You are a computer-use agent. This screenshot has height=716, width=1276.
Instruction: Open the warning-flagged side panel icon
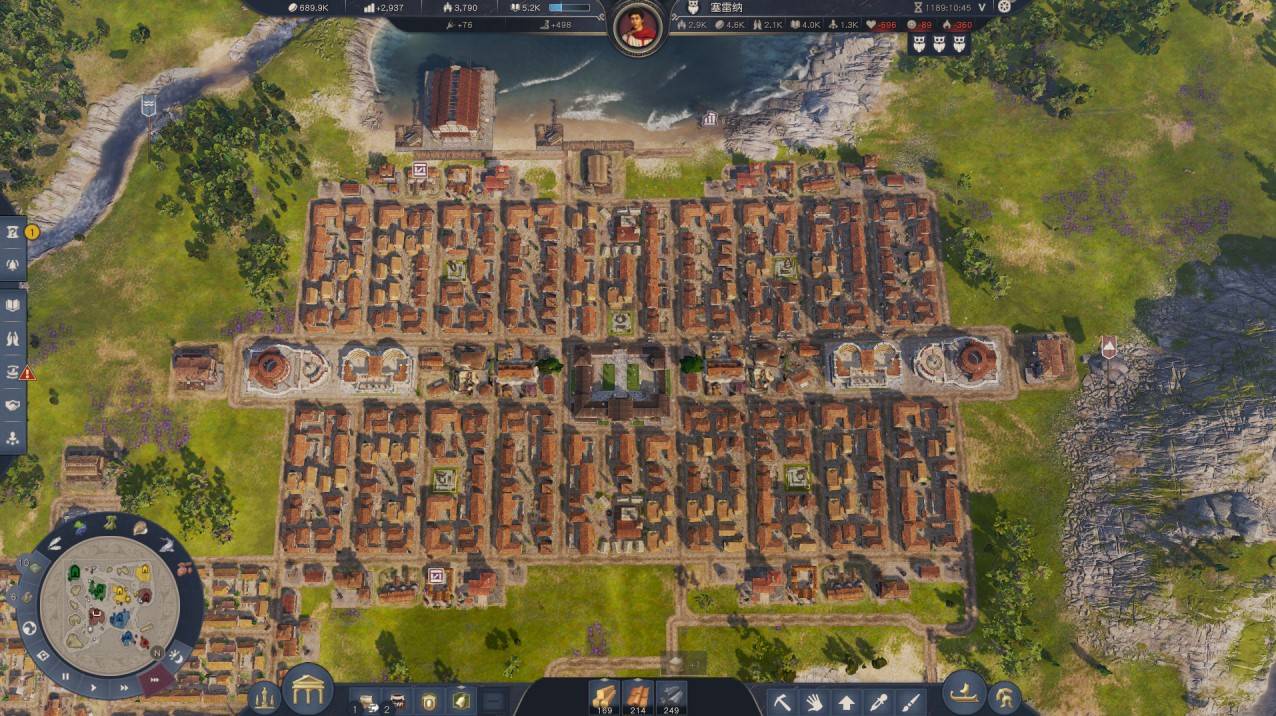(12, 372)
